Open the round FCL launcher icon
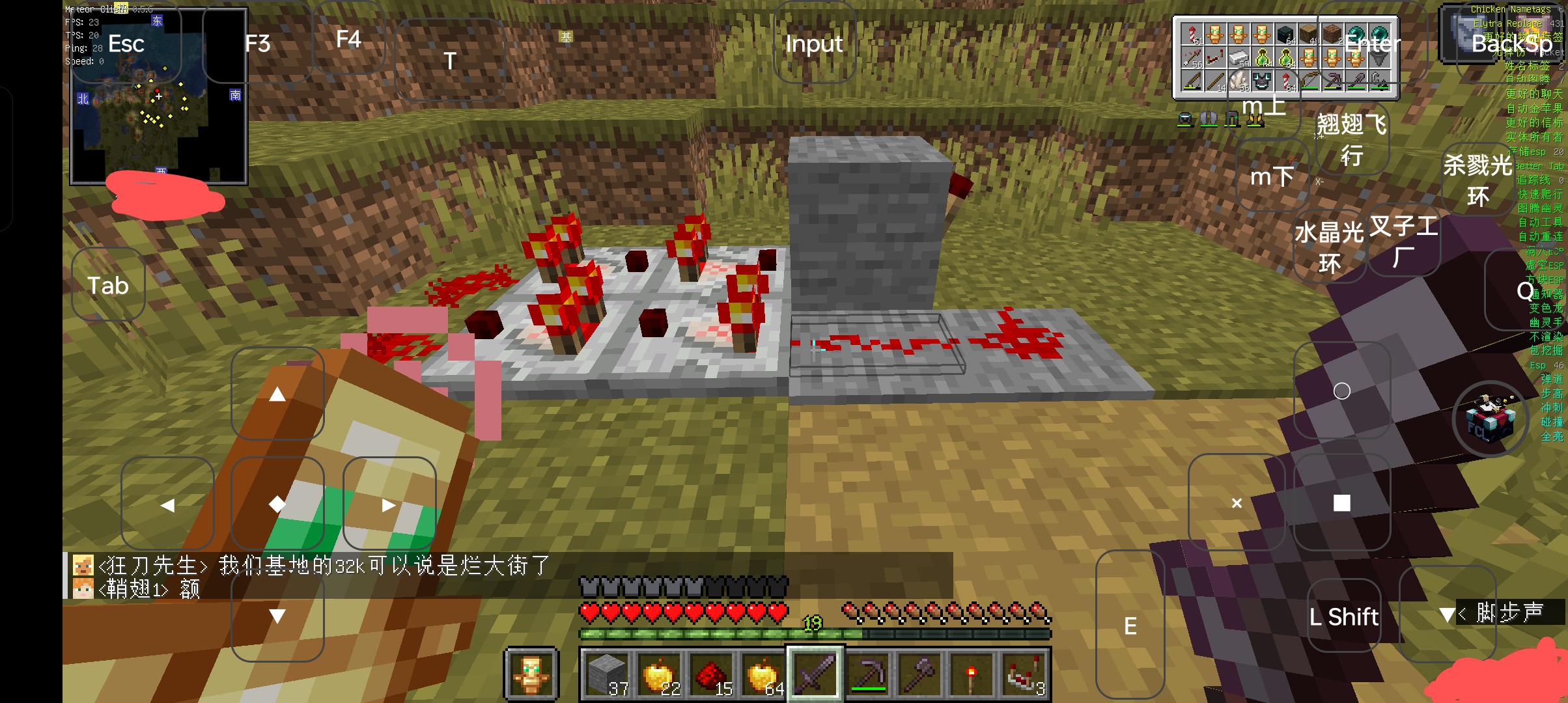 [x=1490, y=420]
